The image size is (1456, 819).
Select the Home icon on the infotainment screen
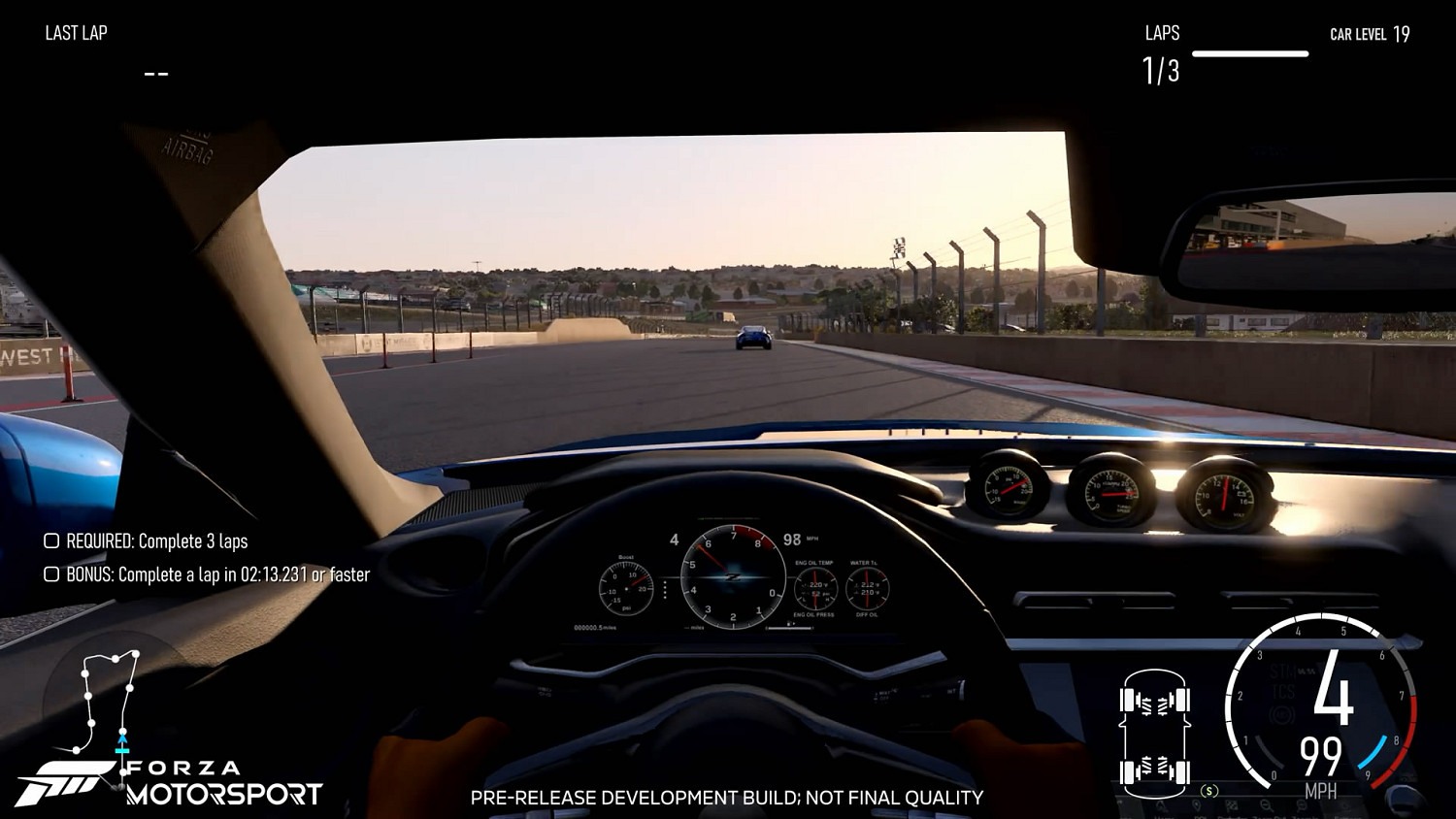(1160, 804)
